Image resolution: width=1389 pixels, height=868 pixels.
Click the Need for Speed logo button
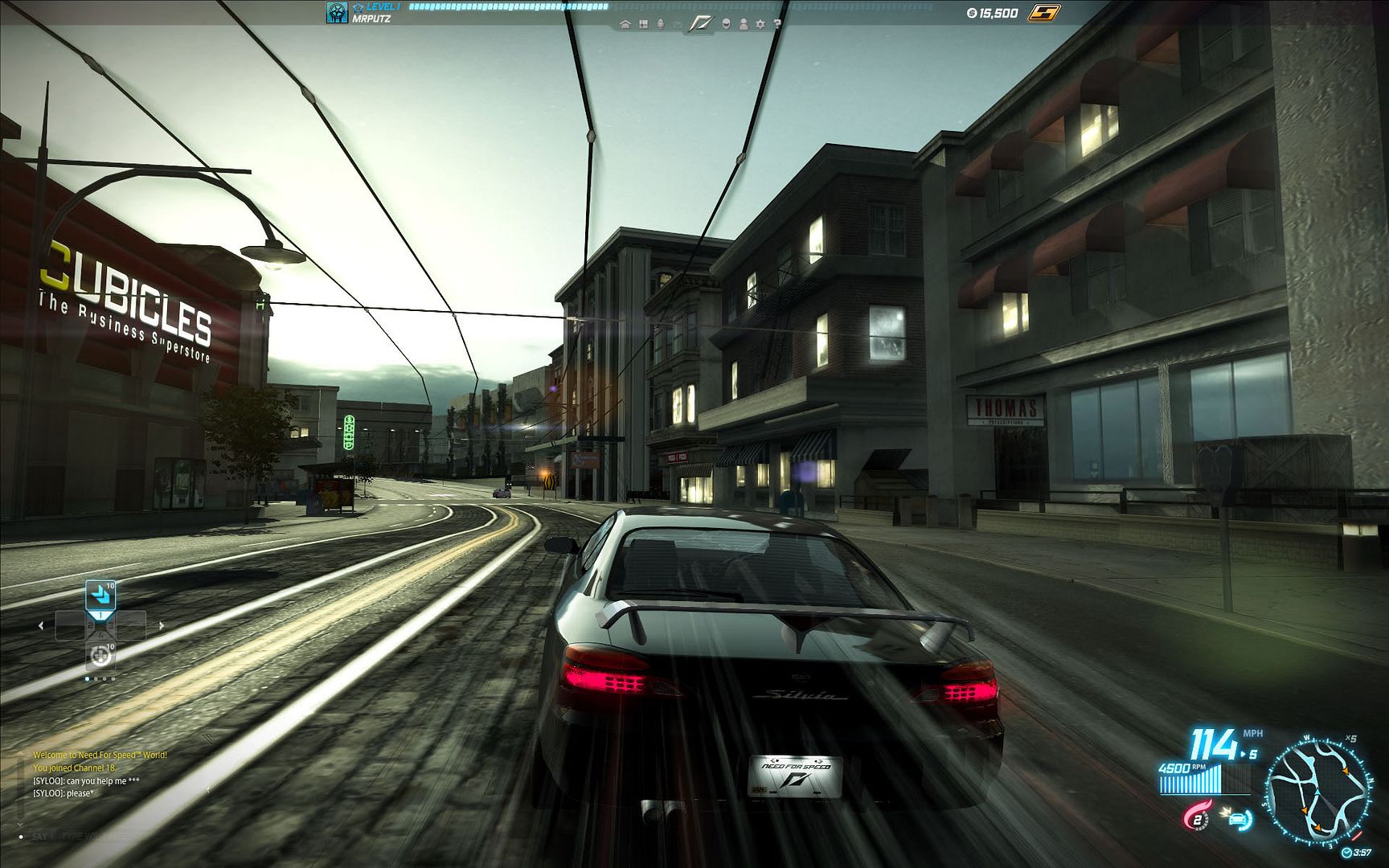click(700, 24)
